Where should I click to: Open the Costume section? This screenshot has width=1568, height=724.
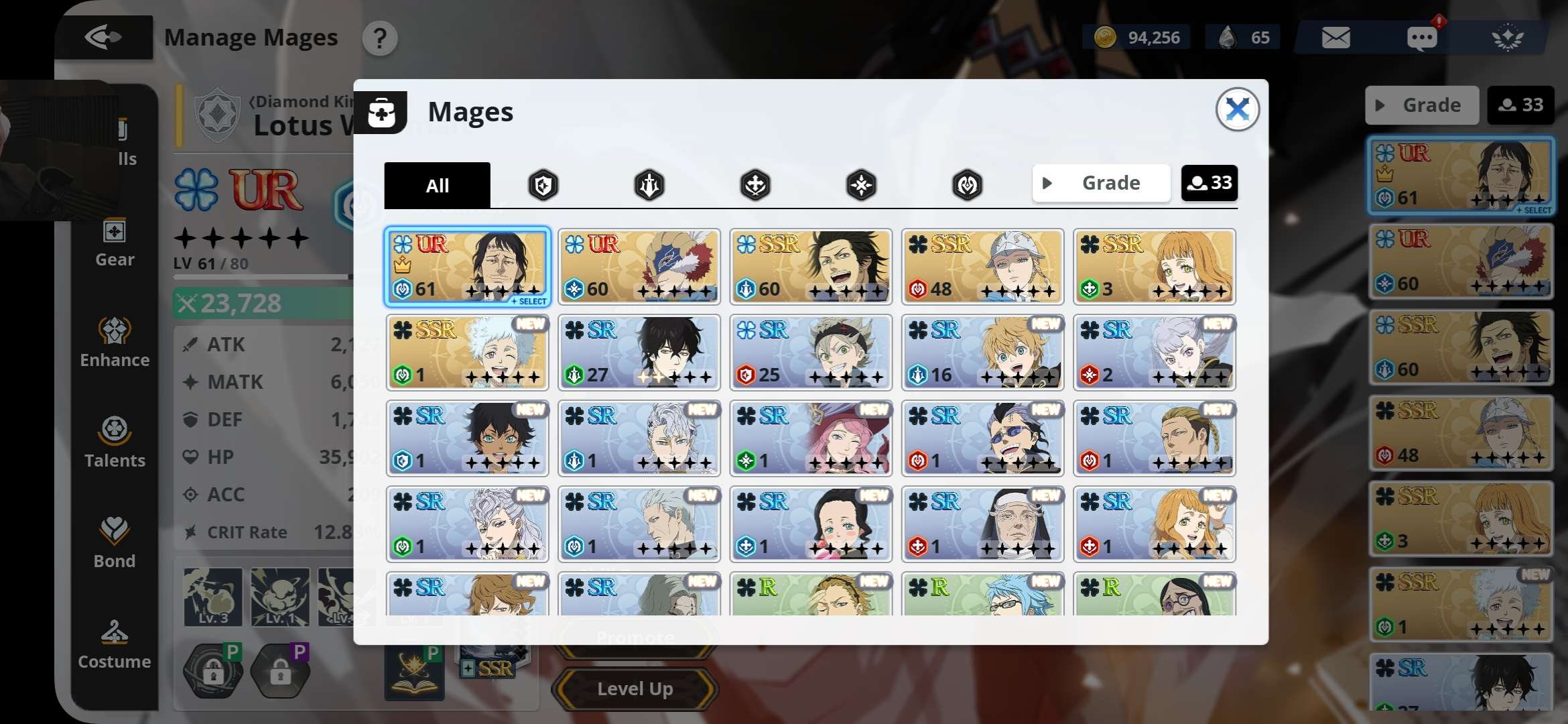point(115,644)
